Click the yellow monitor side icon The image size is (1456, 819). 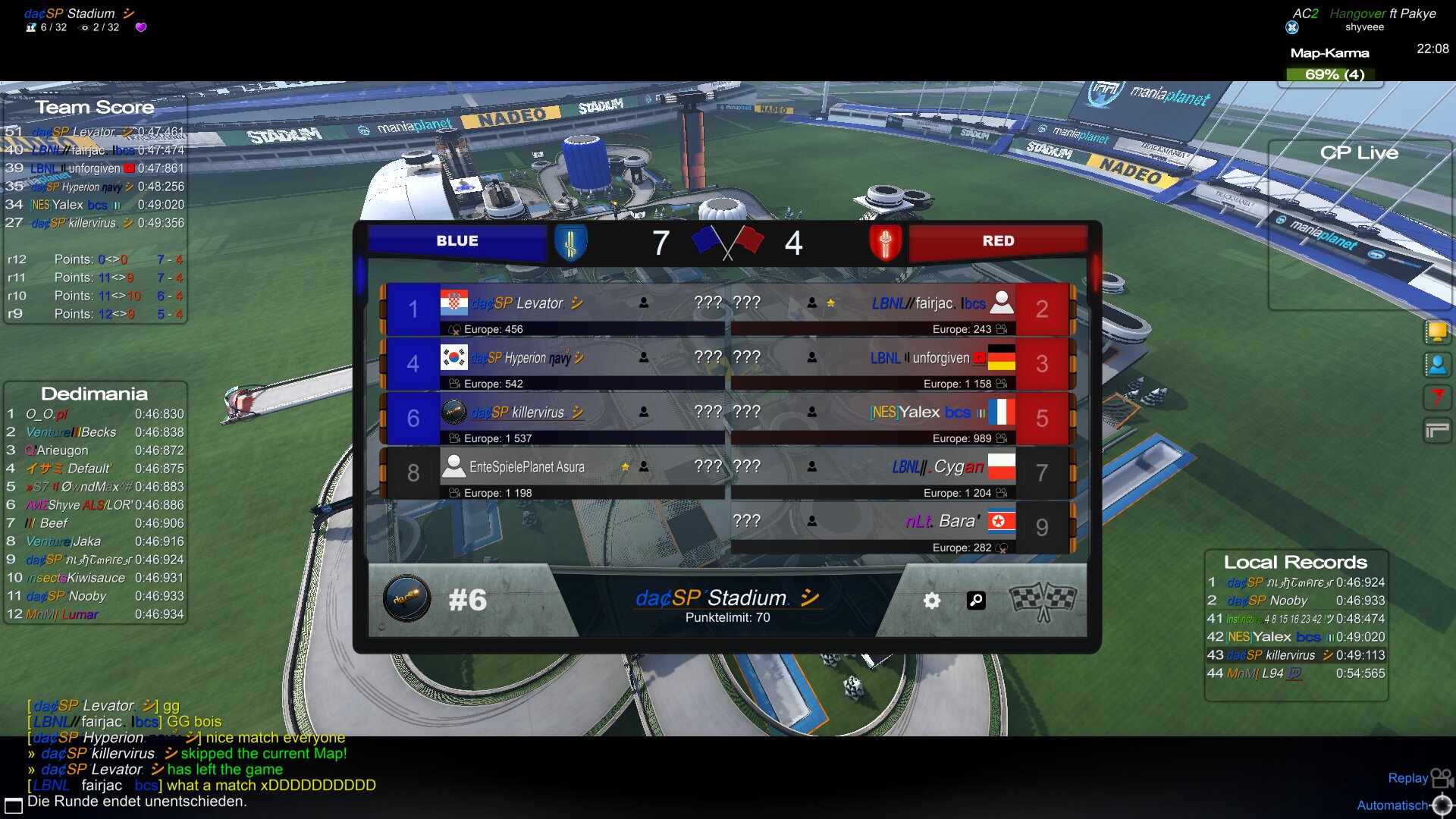[1437, 331]
